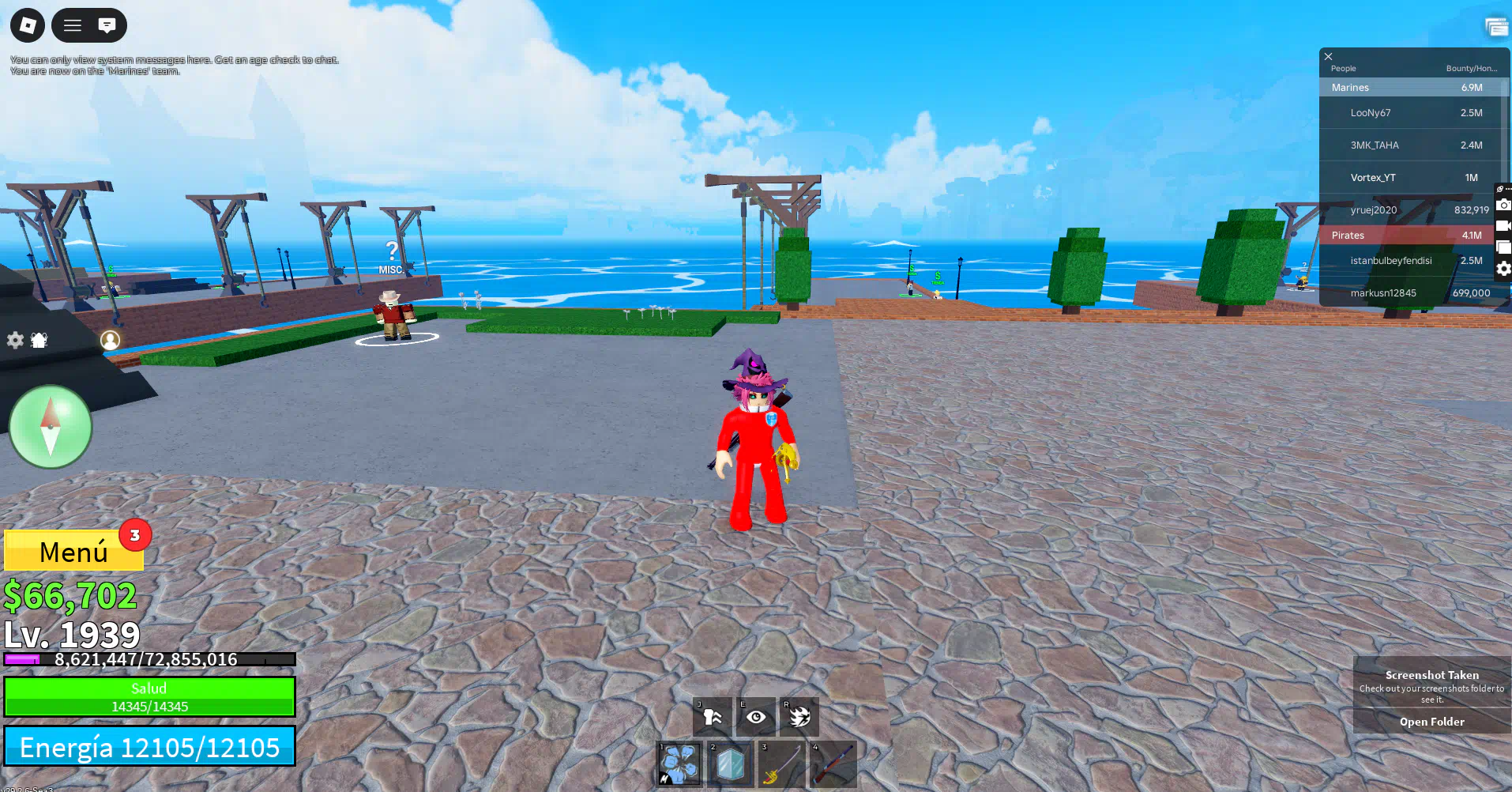Activate the aura fist buff ability
This screenshot has height=792, width=1512.
pos(713,717)
